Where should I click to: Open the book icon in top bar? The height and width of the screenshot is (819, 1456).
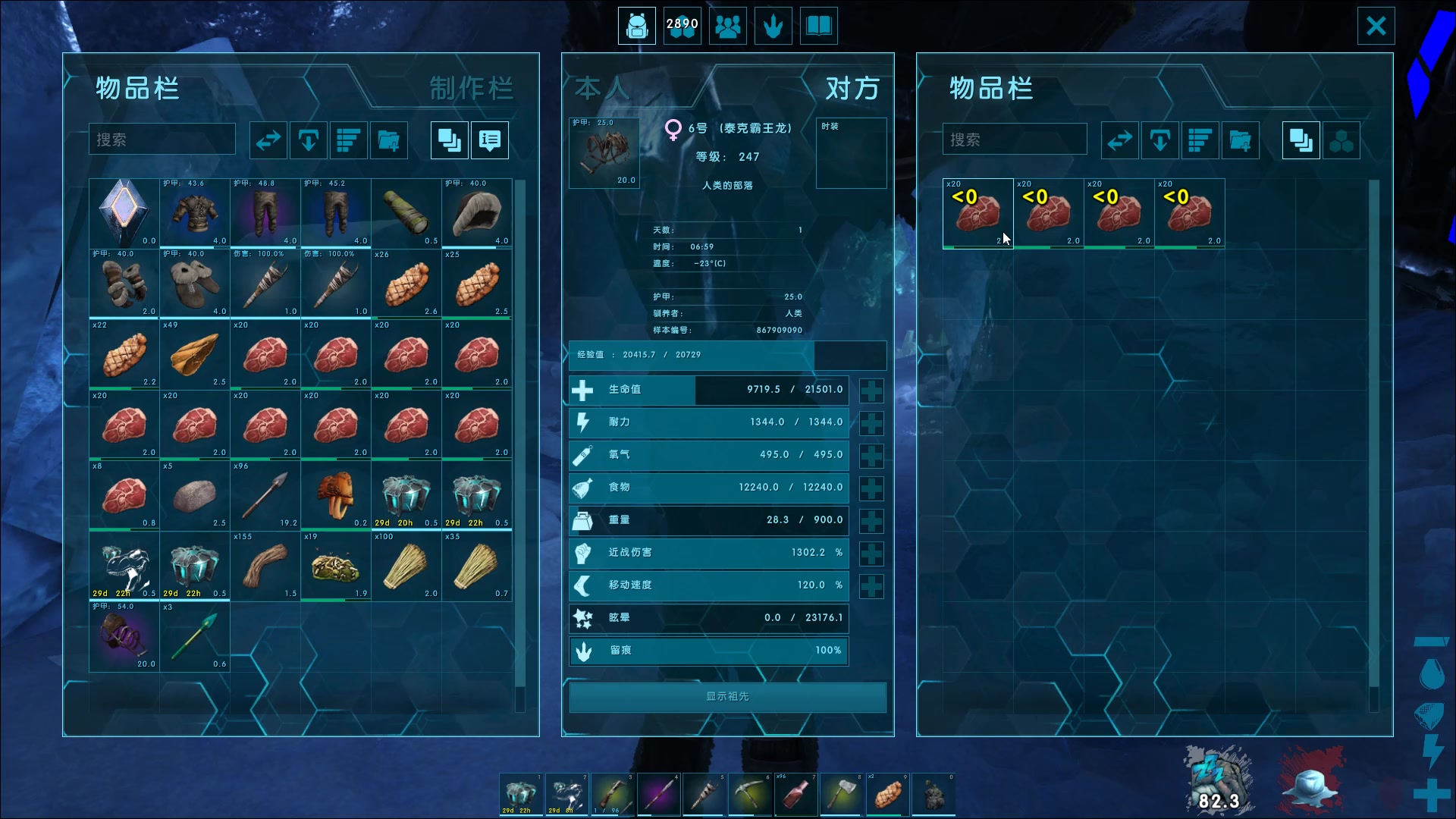coord(818,27)
